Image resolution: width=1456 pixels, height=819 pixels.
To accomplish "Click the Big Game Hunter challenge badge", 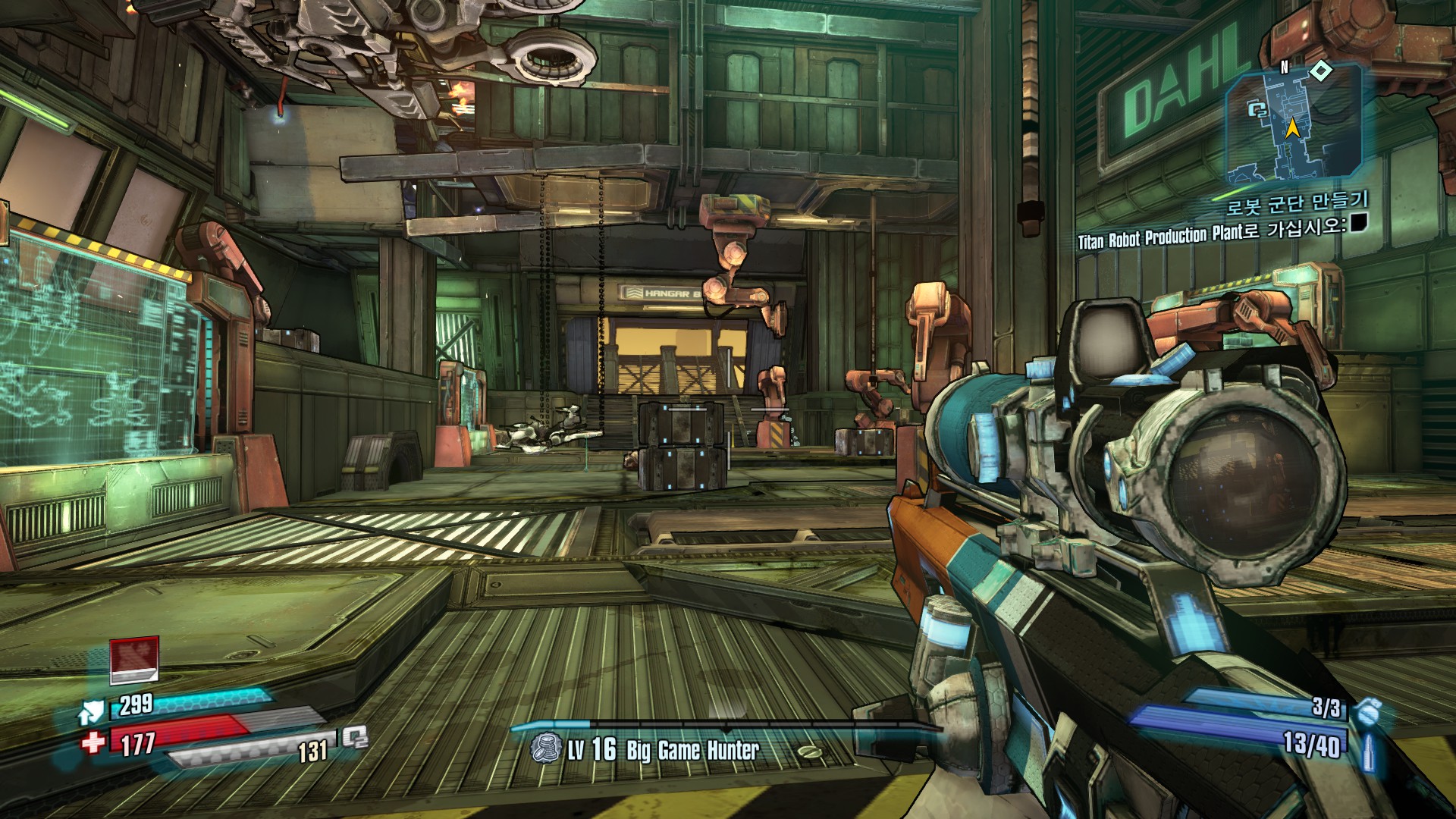I will 544,749.
